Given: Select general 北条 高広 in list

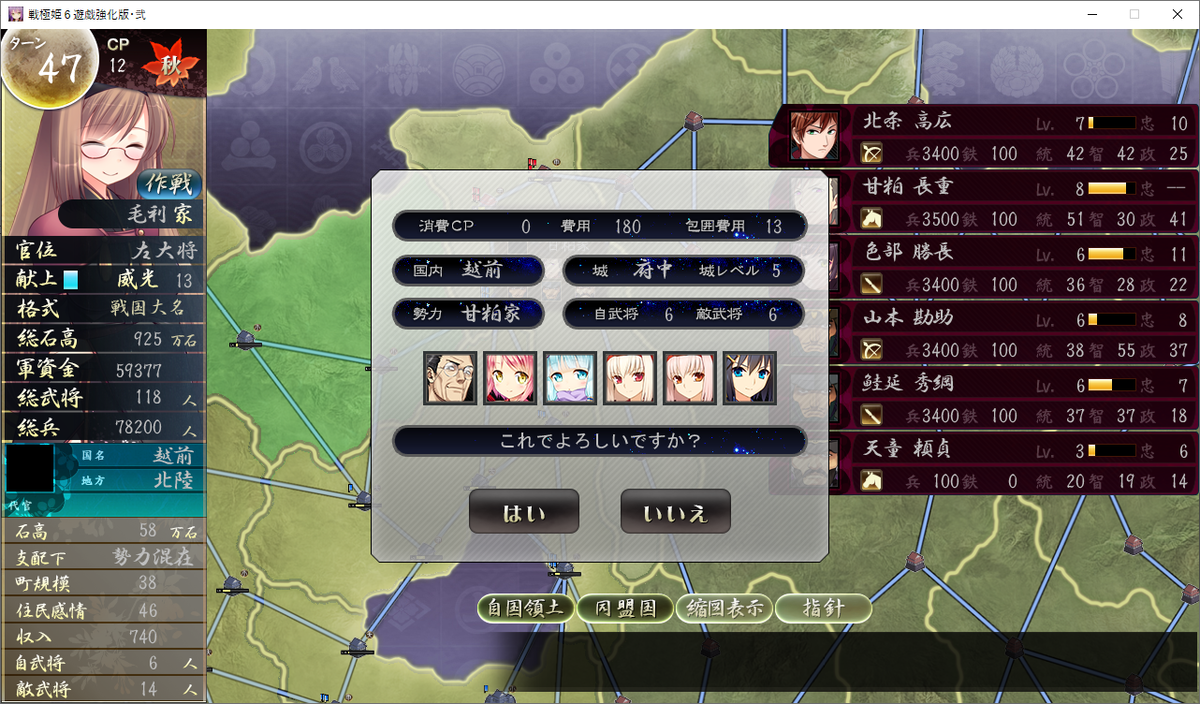Looking at the screenshot, I should click(x=985, y=136).
